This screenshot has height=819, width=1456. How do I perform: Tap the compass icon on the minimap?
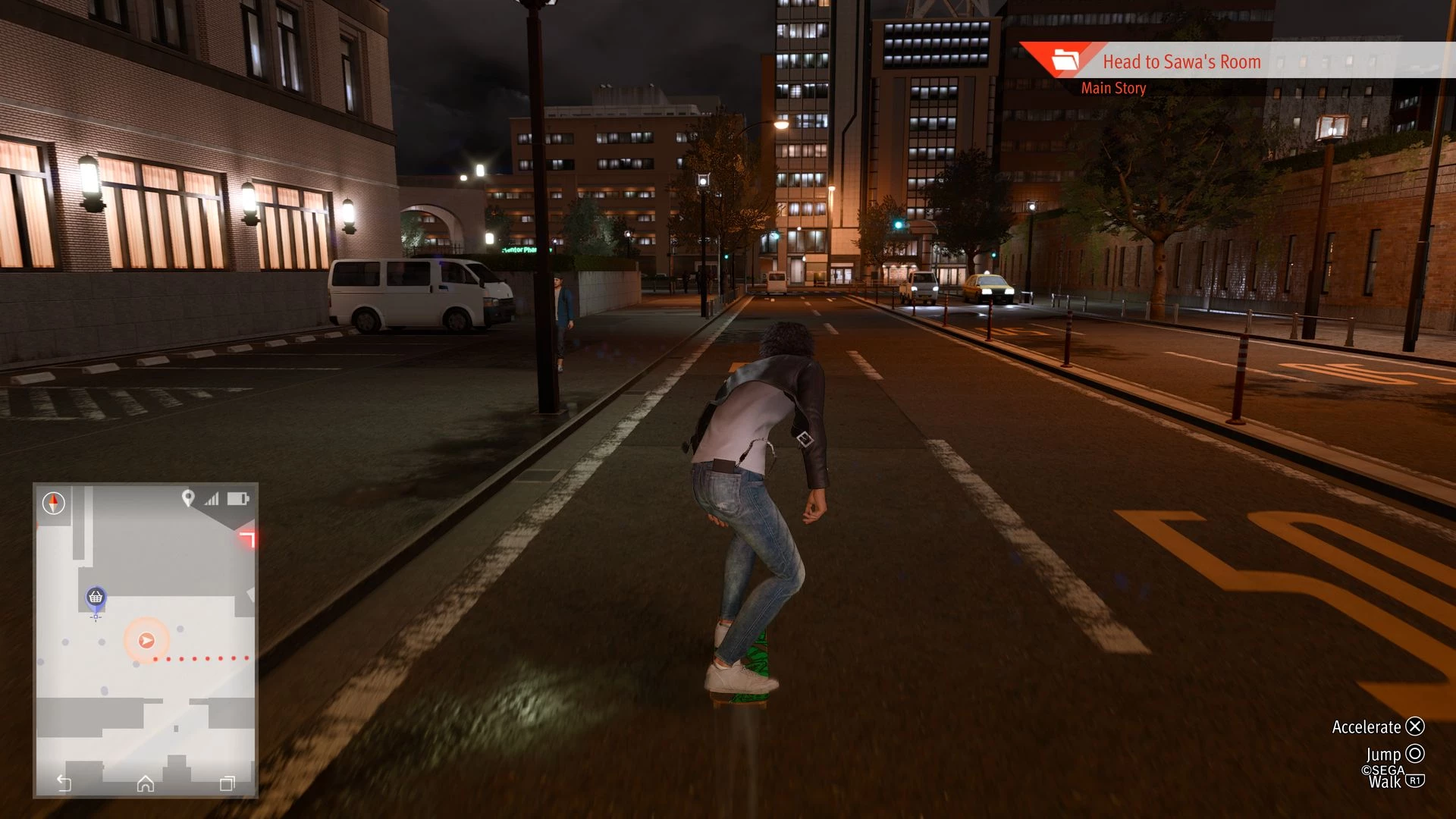54,503
